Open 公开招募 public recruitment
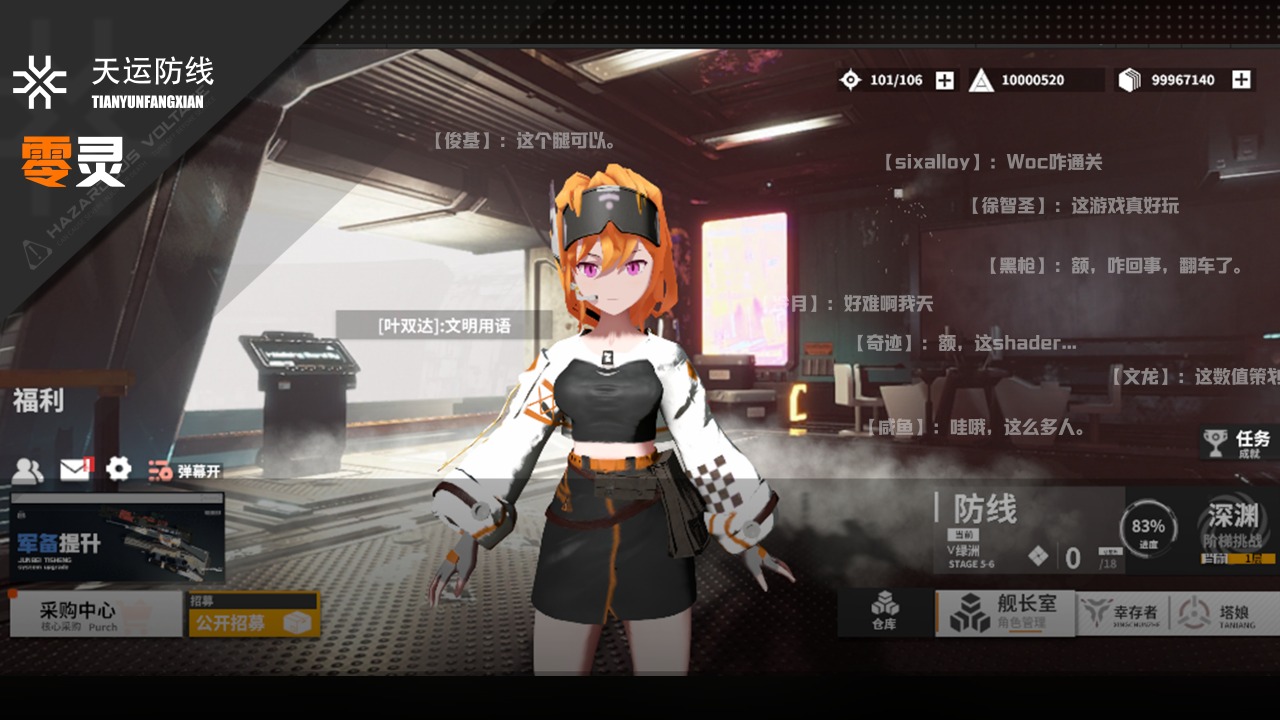 254,615
